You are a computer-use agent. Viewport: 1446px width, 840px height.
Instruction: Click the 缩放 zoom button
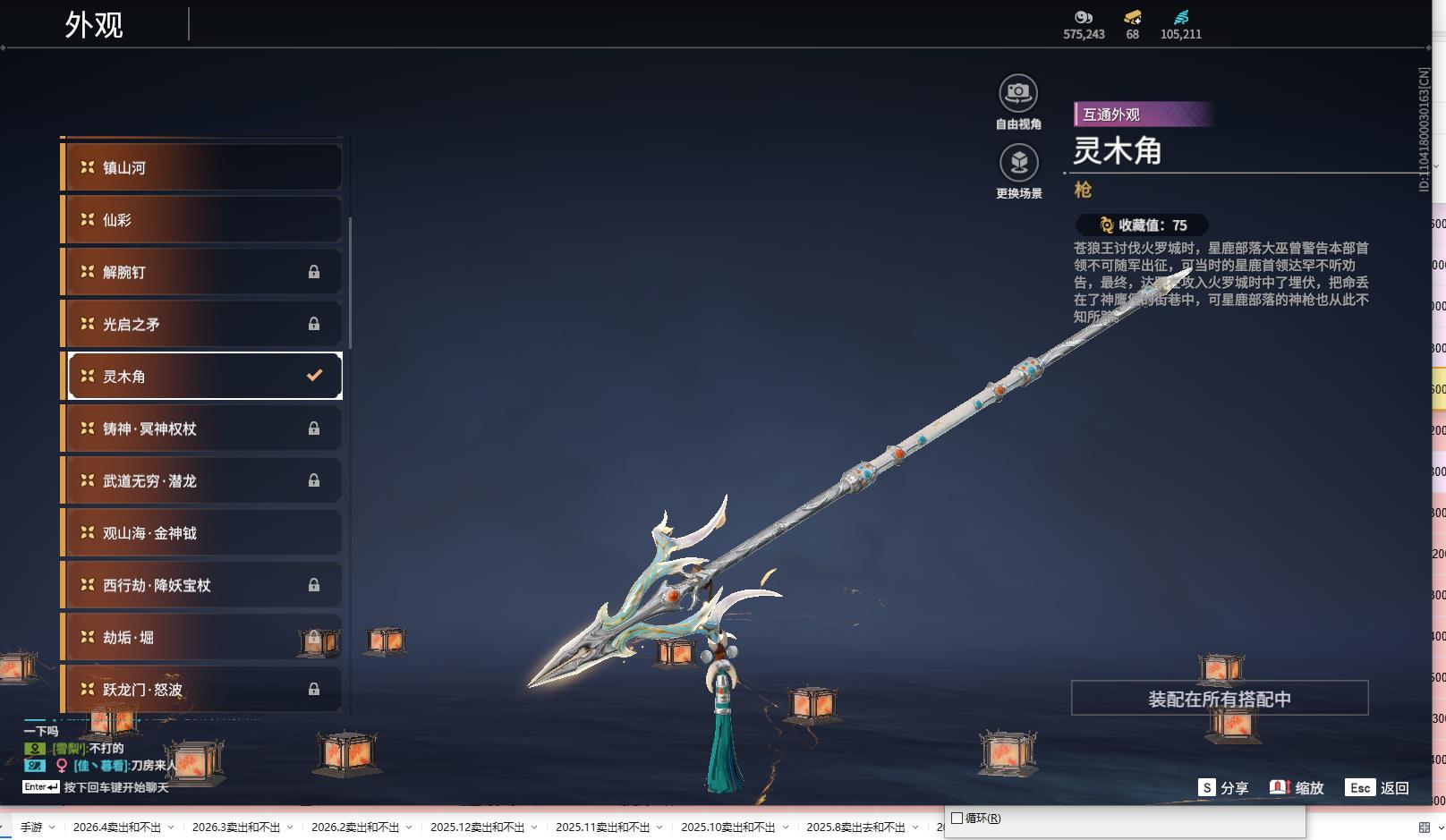(1297, 787)
